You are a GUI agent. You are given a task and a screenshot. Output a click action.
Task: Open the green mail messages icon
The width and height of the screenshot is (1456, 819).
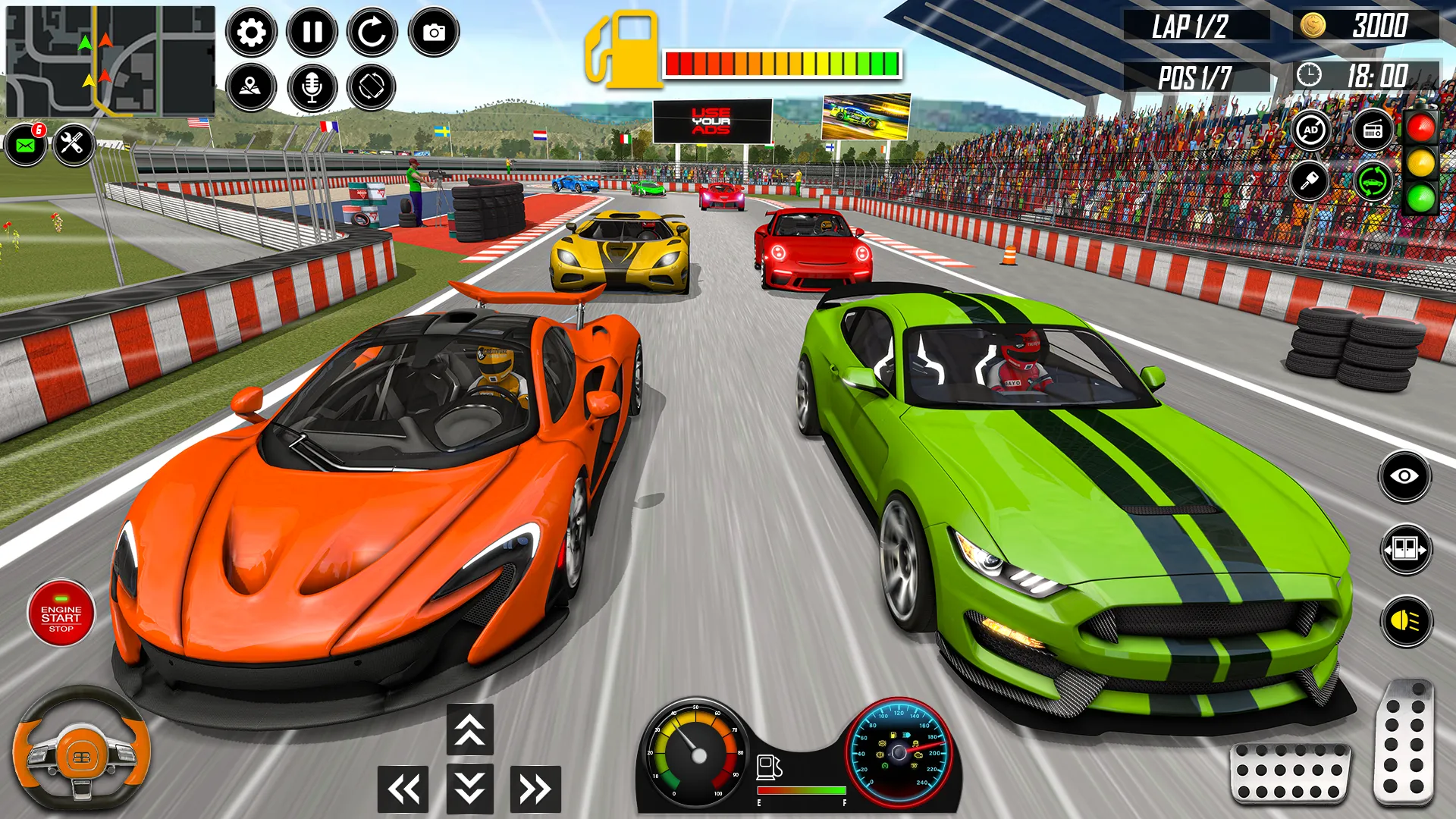coord(26,144)
